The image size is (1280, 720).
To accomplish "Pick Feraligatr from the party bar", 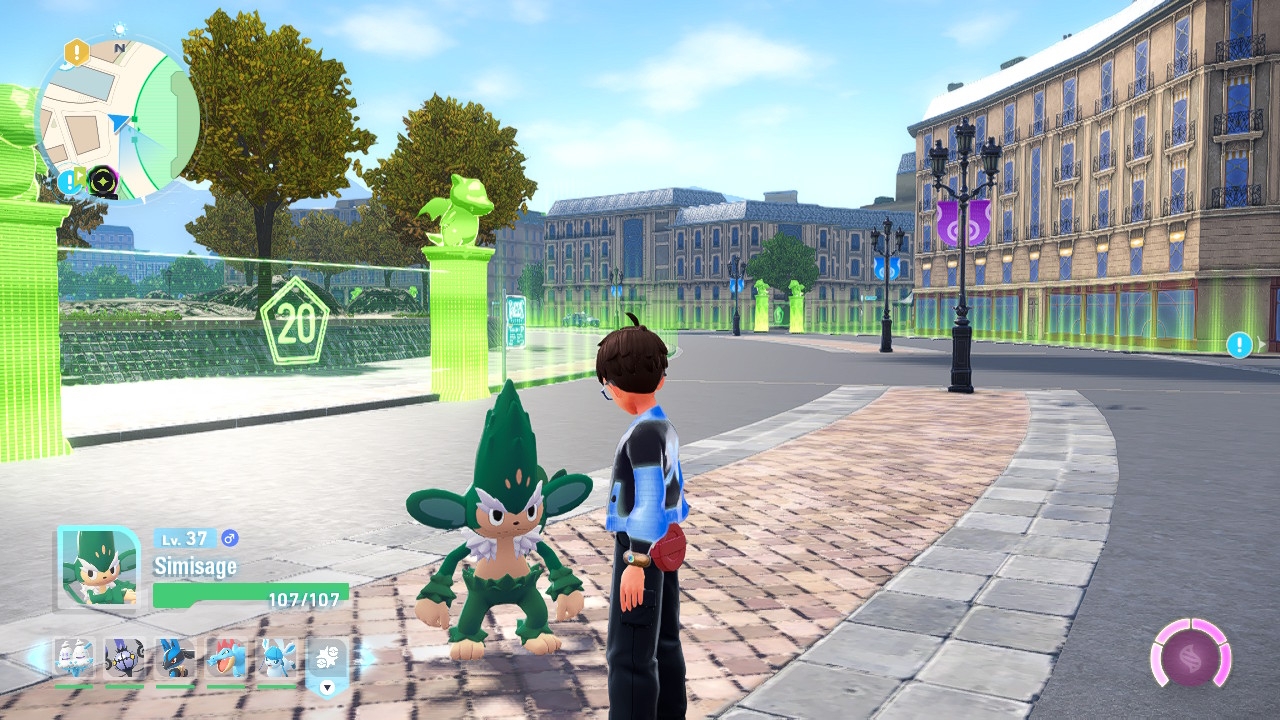I will (x=226, y=660).
